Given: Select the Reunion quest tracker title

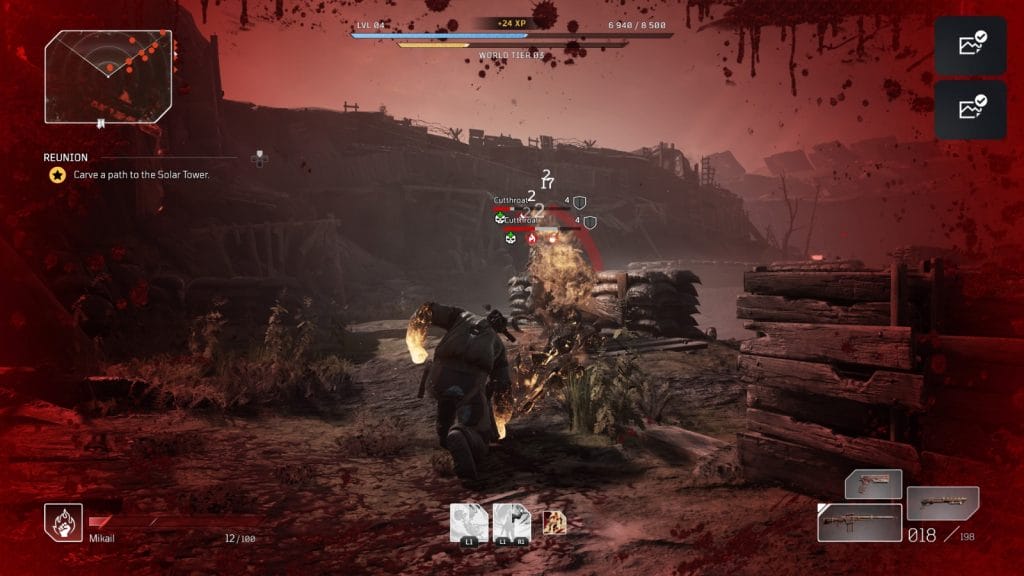Looking at the screenshot, I should (66, 157).
